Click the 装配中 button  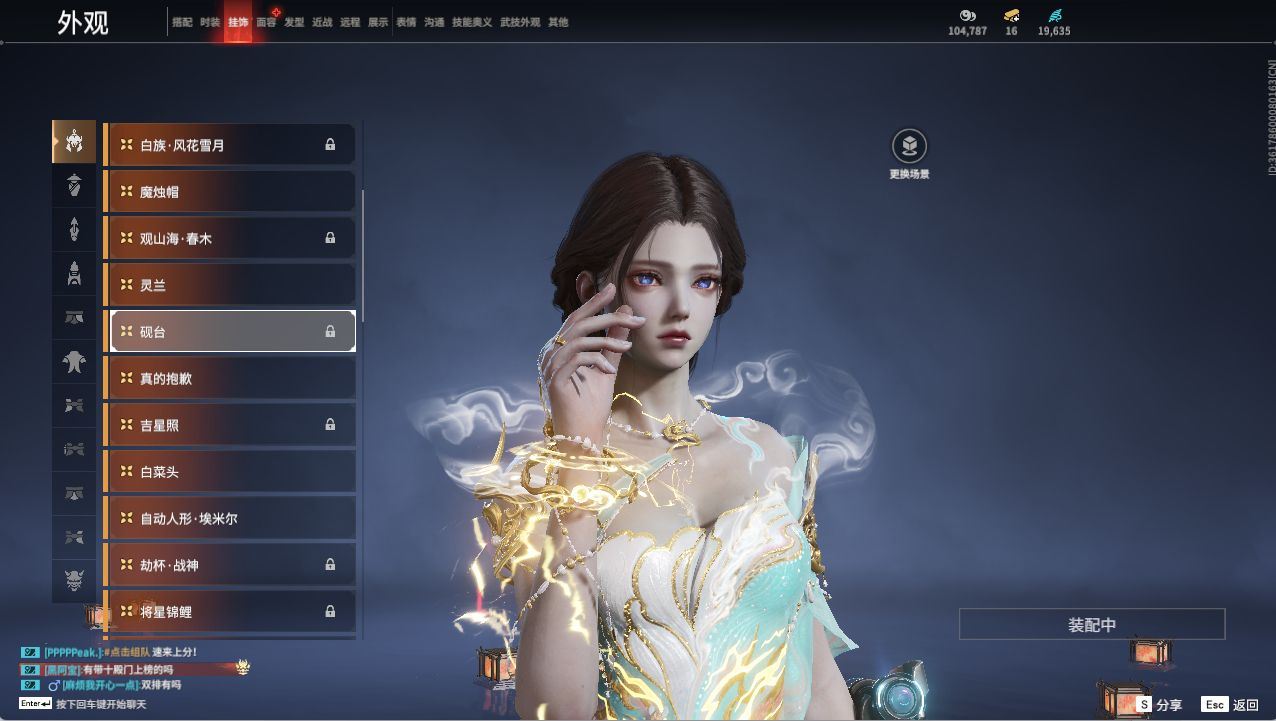[x=1092, y=625]
